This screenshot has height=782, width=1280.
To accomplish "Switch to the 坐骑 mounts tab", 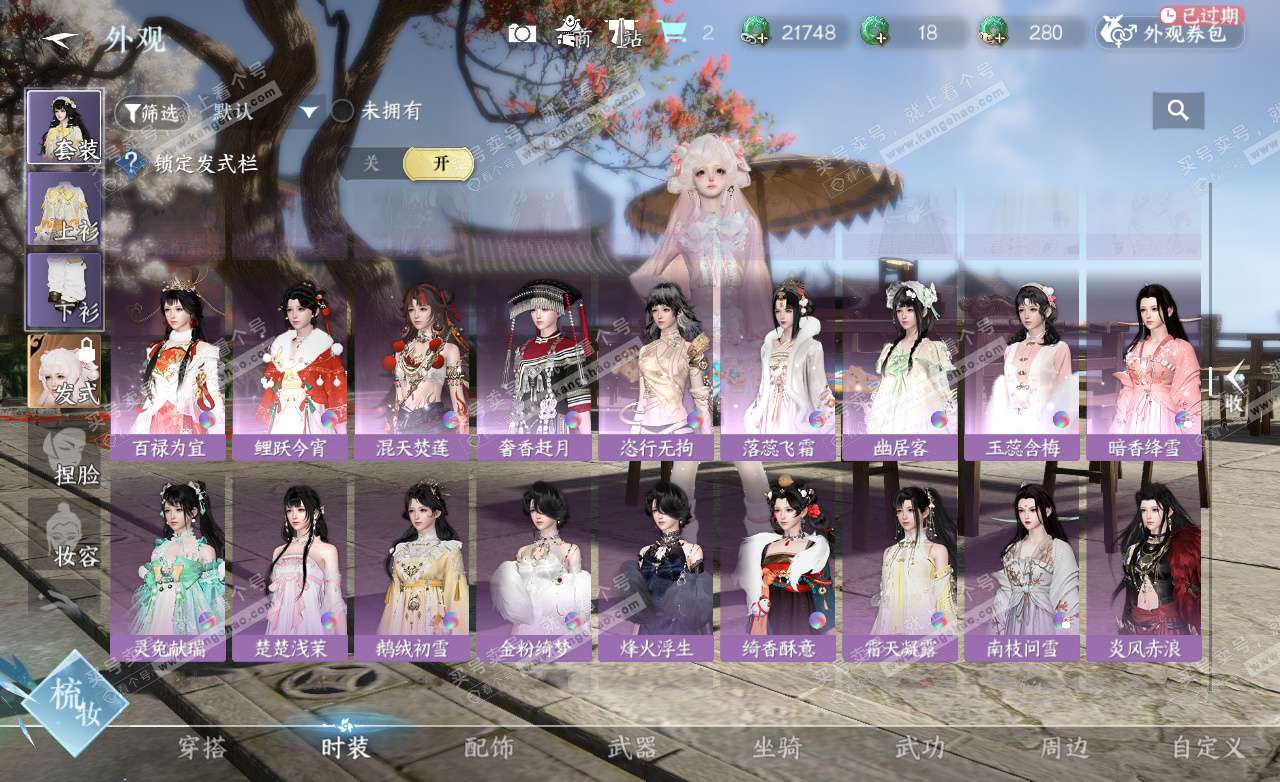I will [x=777, y=747].
